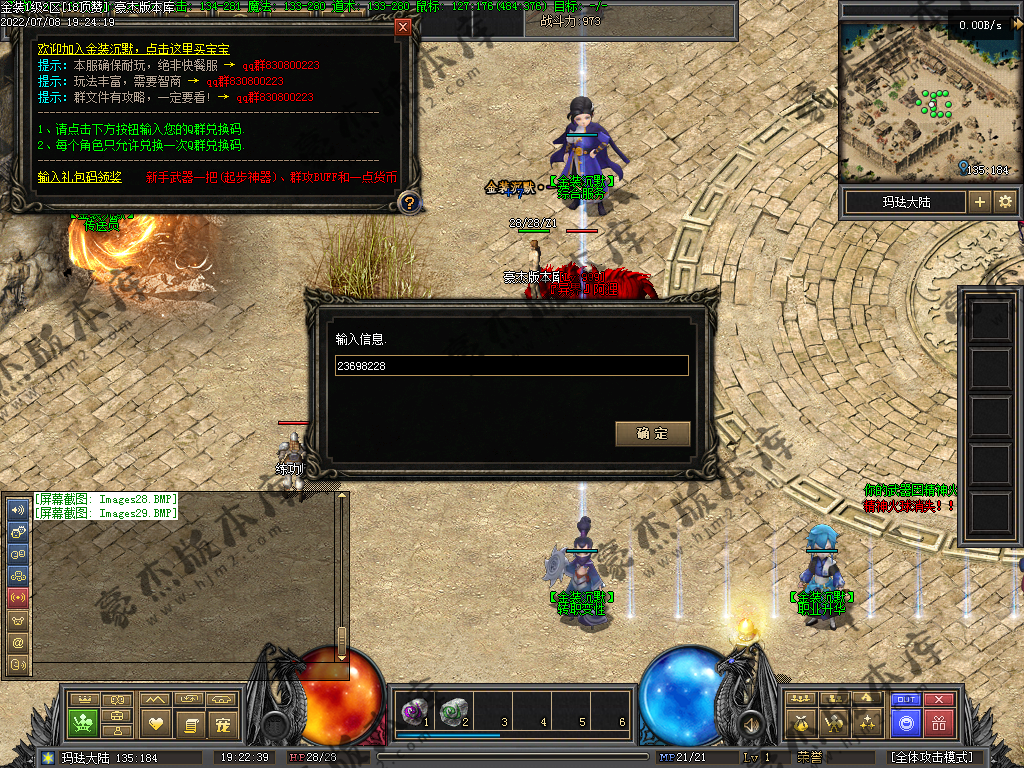Focus the code input field containing 23698228
This screenshot has width=1024, height=768.
(x=511, y=366)
